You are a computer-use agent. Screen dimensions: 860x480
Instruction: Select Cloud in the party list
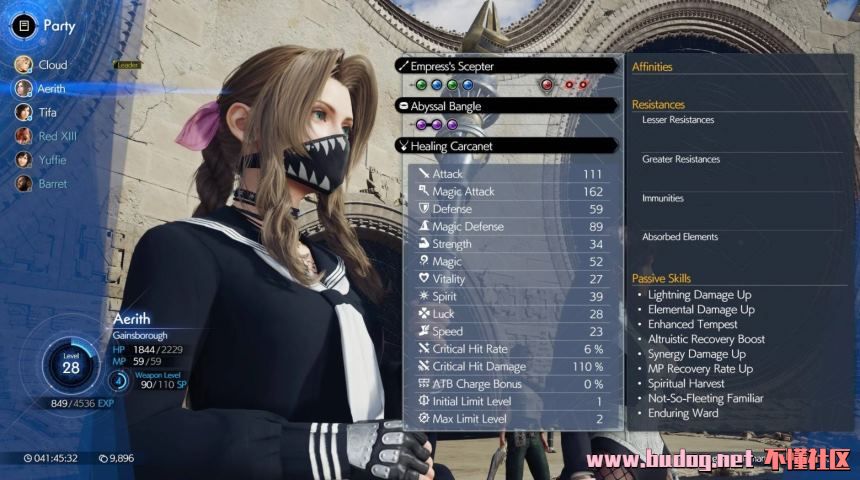(52, 65)
